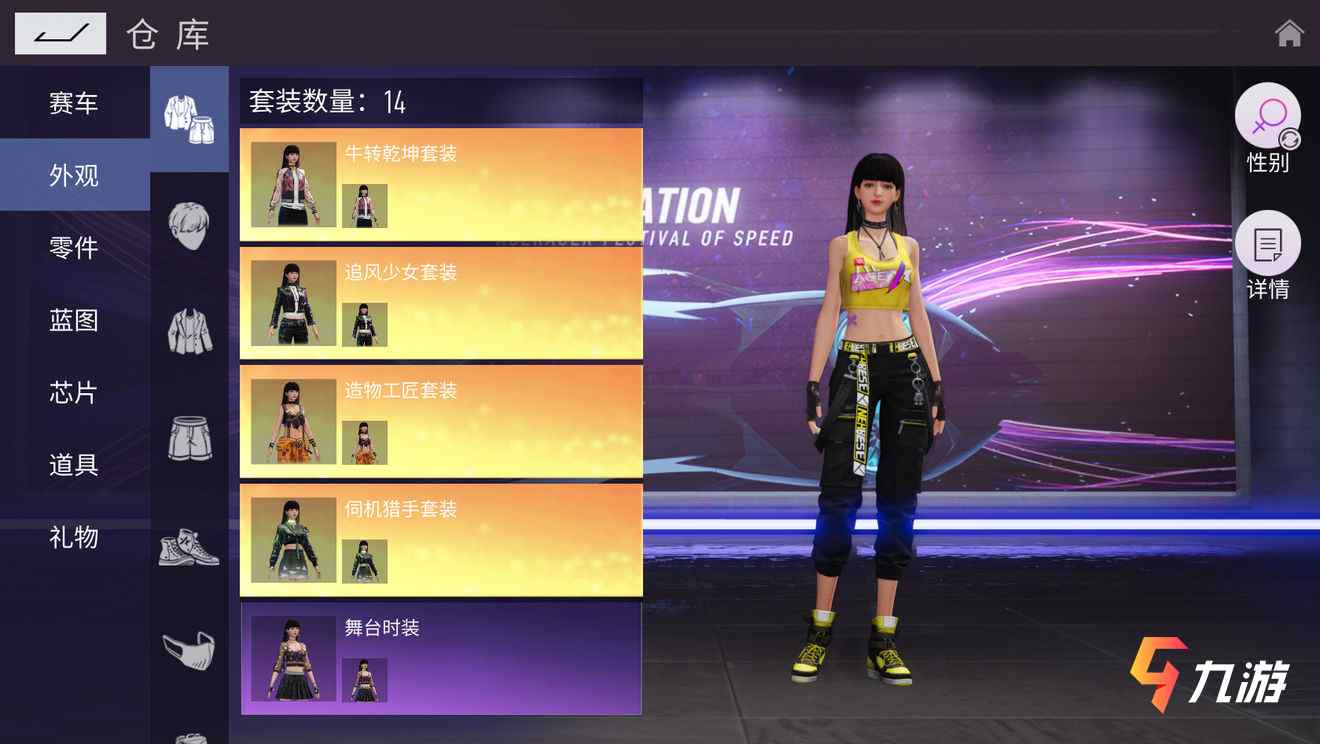This screenshot has width=1320, height=744.
Task: Select the sneakers category icon
Action: click(190, 547)
